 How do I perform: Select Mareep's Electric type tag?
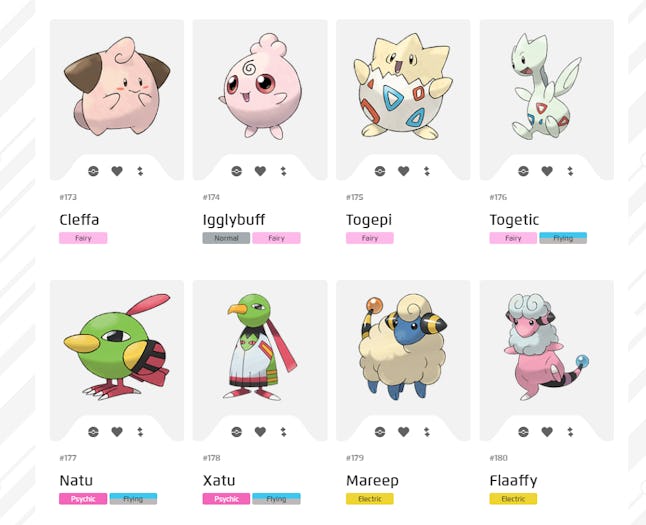pyautogui.click(x=370, y=499)
